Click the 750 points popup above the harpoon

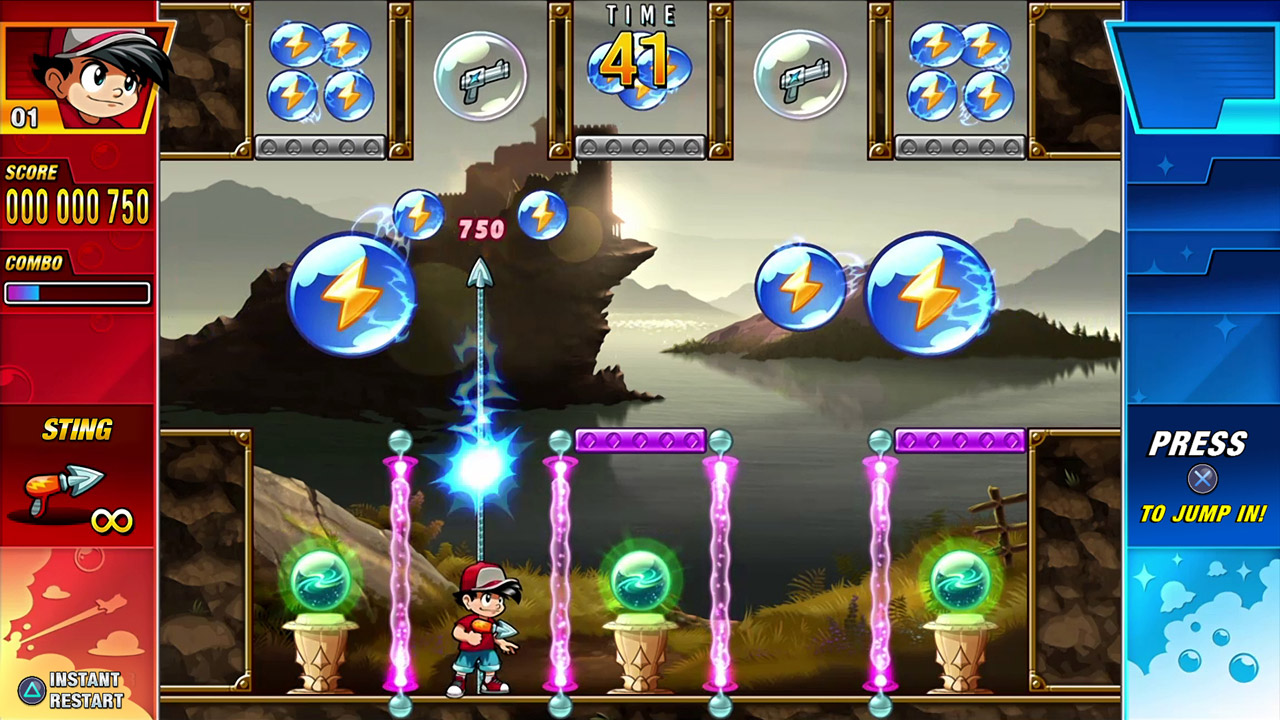(481, 228)
